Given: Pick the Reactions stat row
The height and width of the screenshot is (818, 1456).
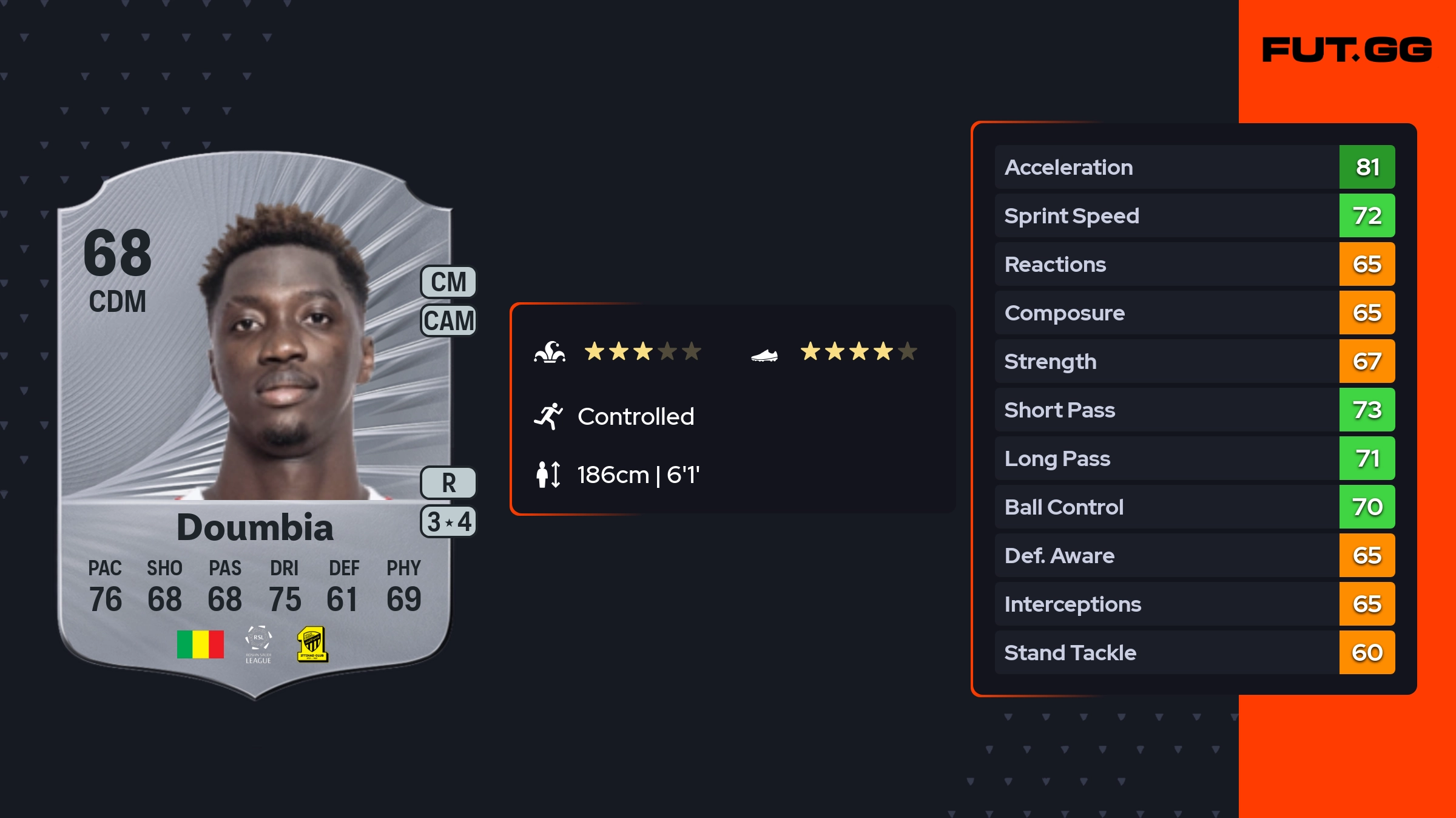Looking at the screenshot, I should (1194, 264).
